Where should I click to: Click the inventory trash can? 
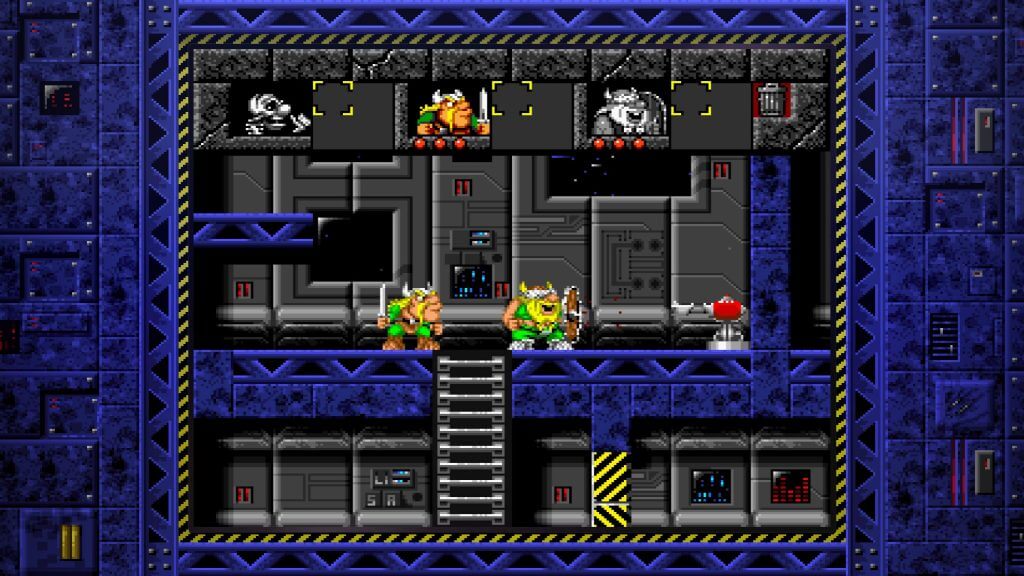click(x=770, y=100)
